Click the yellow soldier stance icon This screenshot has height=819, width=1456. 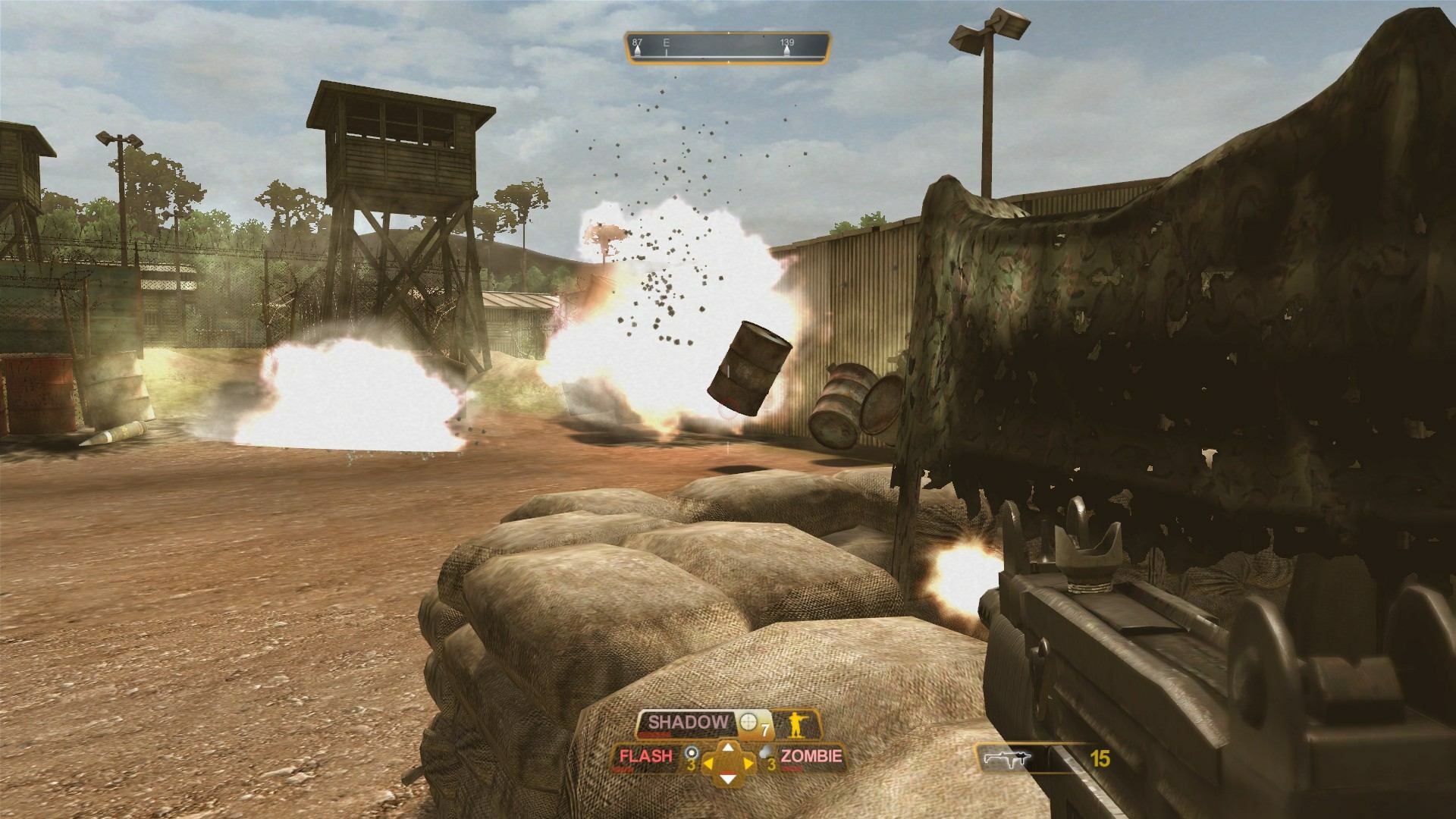tap(797, 725)
